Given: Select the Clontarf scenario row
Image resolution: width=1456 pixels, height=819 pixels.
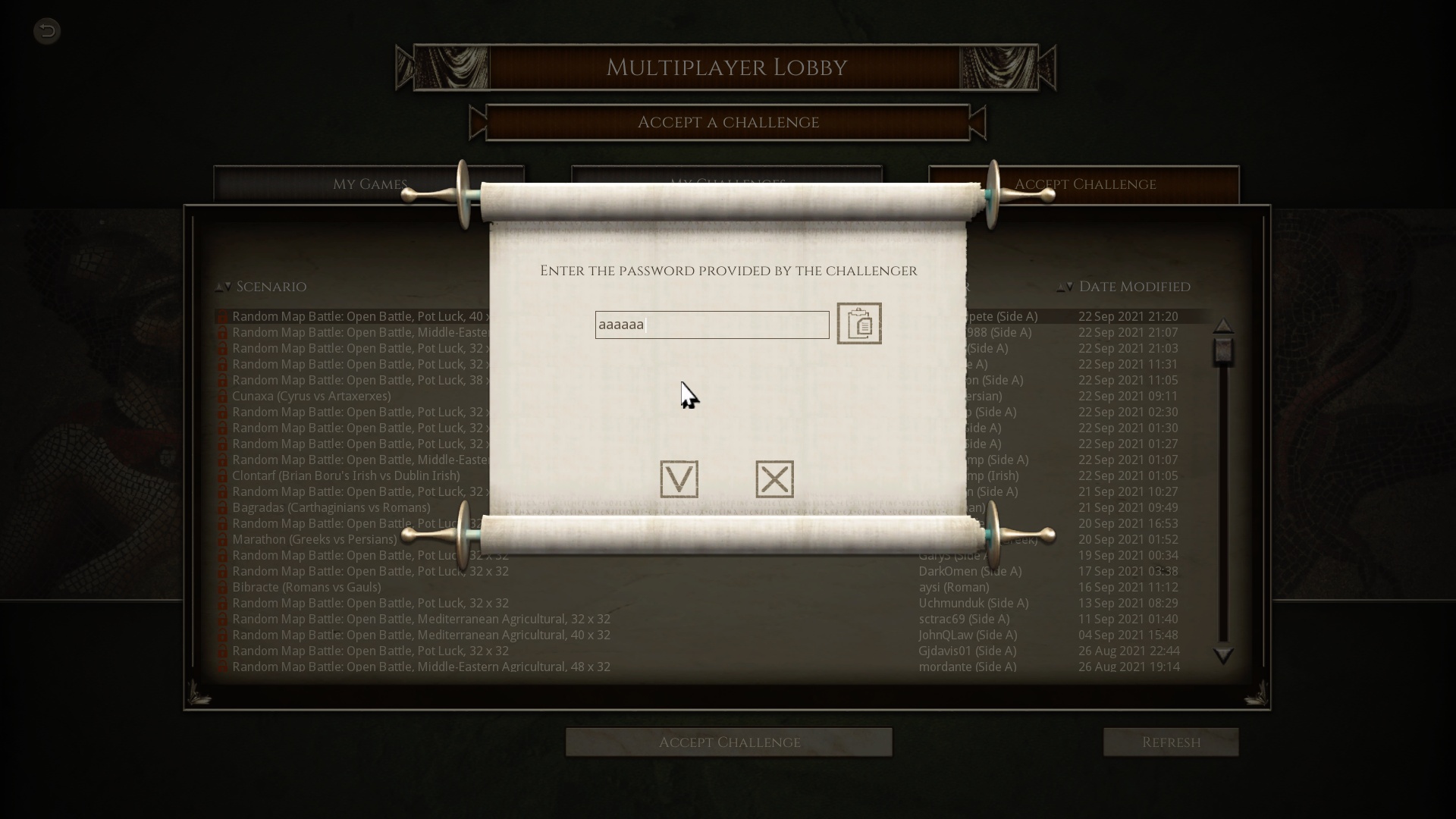Looking at the screenshot, I should click(x=347, y=475).
